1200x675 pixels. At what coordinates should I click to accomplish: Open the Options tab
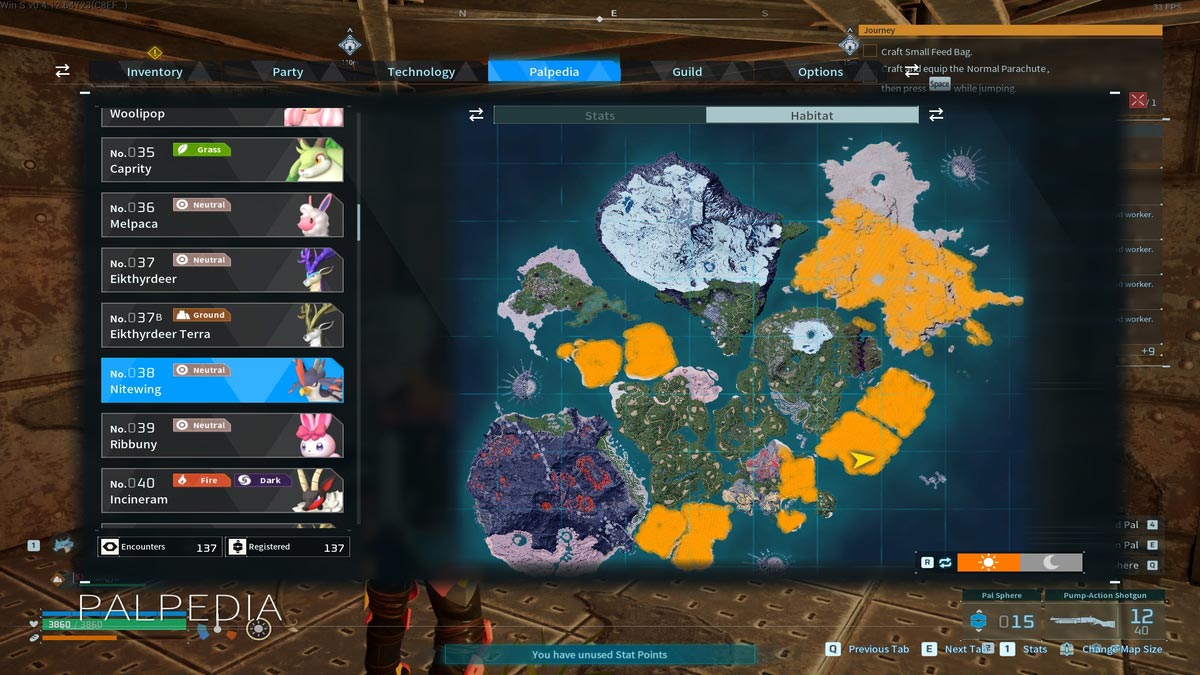(820, 72)
